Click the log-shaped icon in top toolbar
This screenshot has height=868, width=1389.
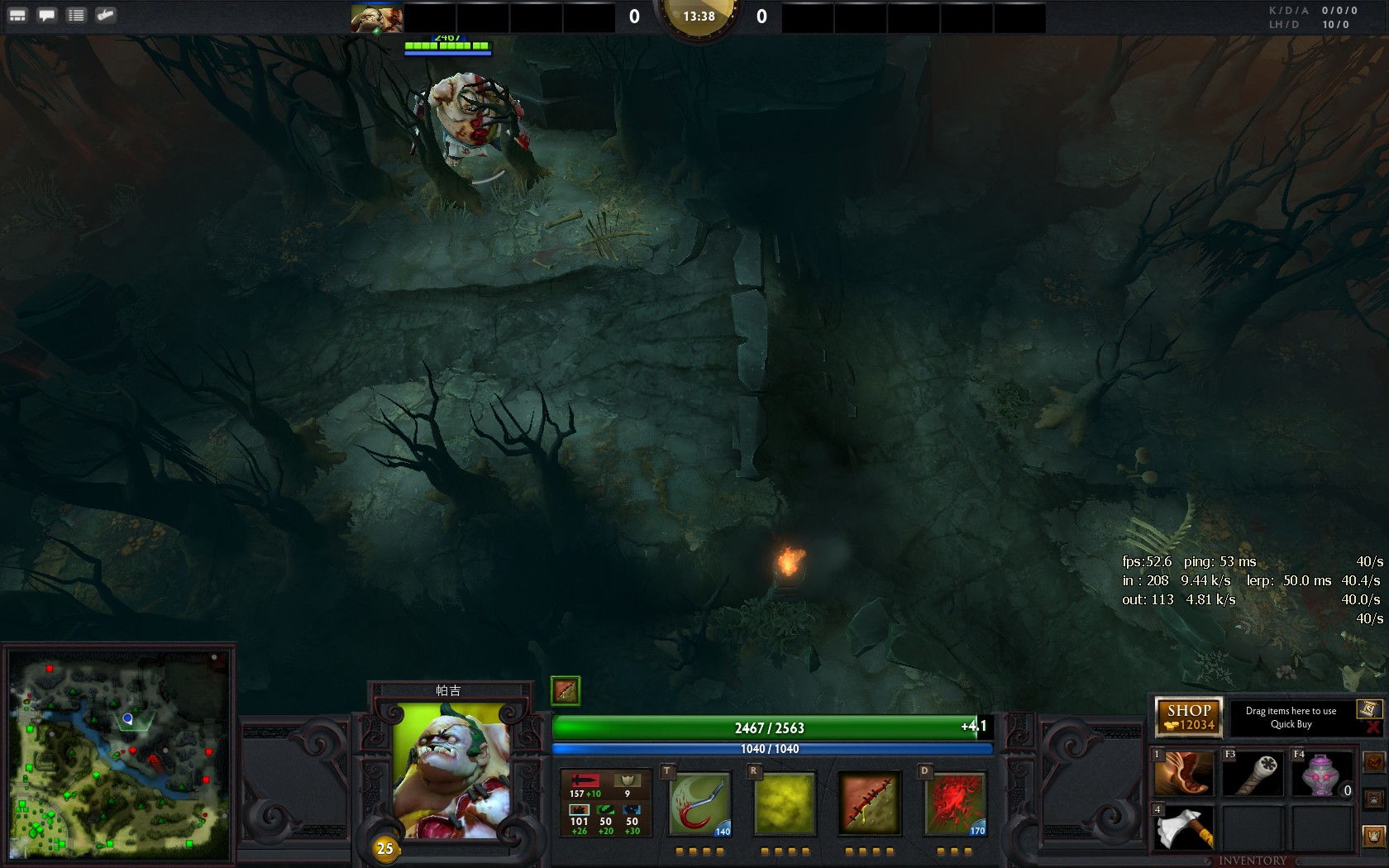tap(106, 15)
